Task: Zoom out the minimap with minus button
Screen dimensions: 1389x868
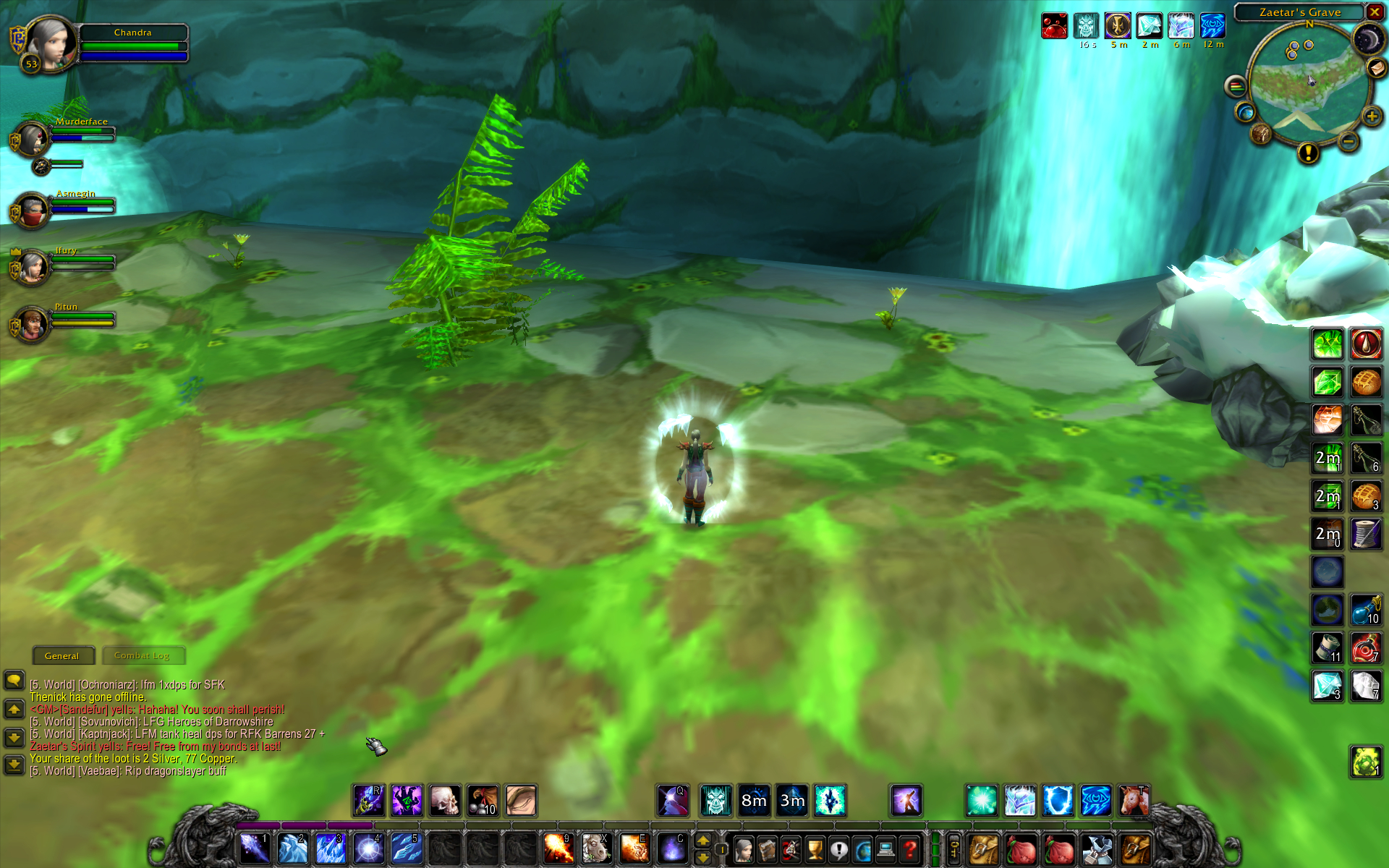Action: (1348, 142)
